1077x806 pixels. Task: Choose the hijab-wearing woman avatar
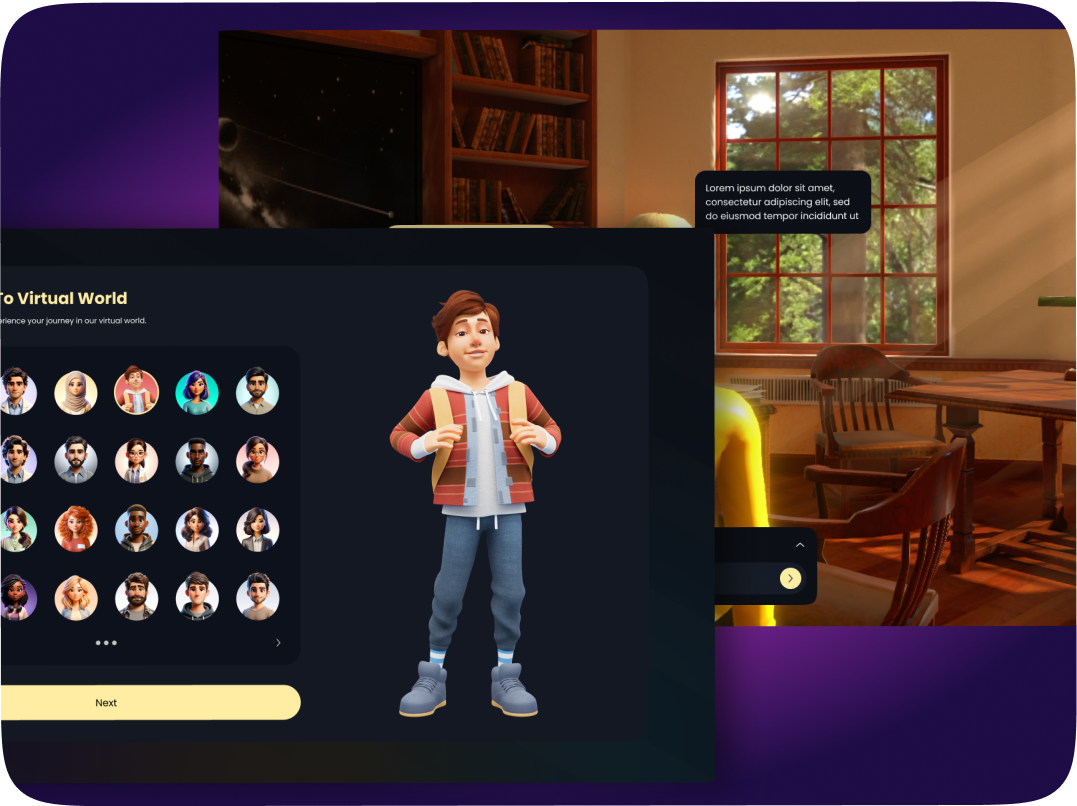76,392
